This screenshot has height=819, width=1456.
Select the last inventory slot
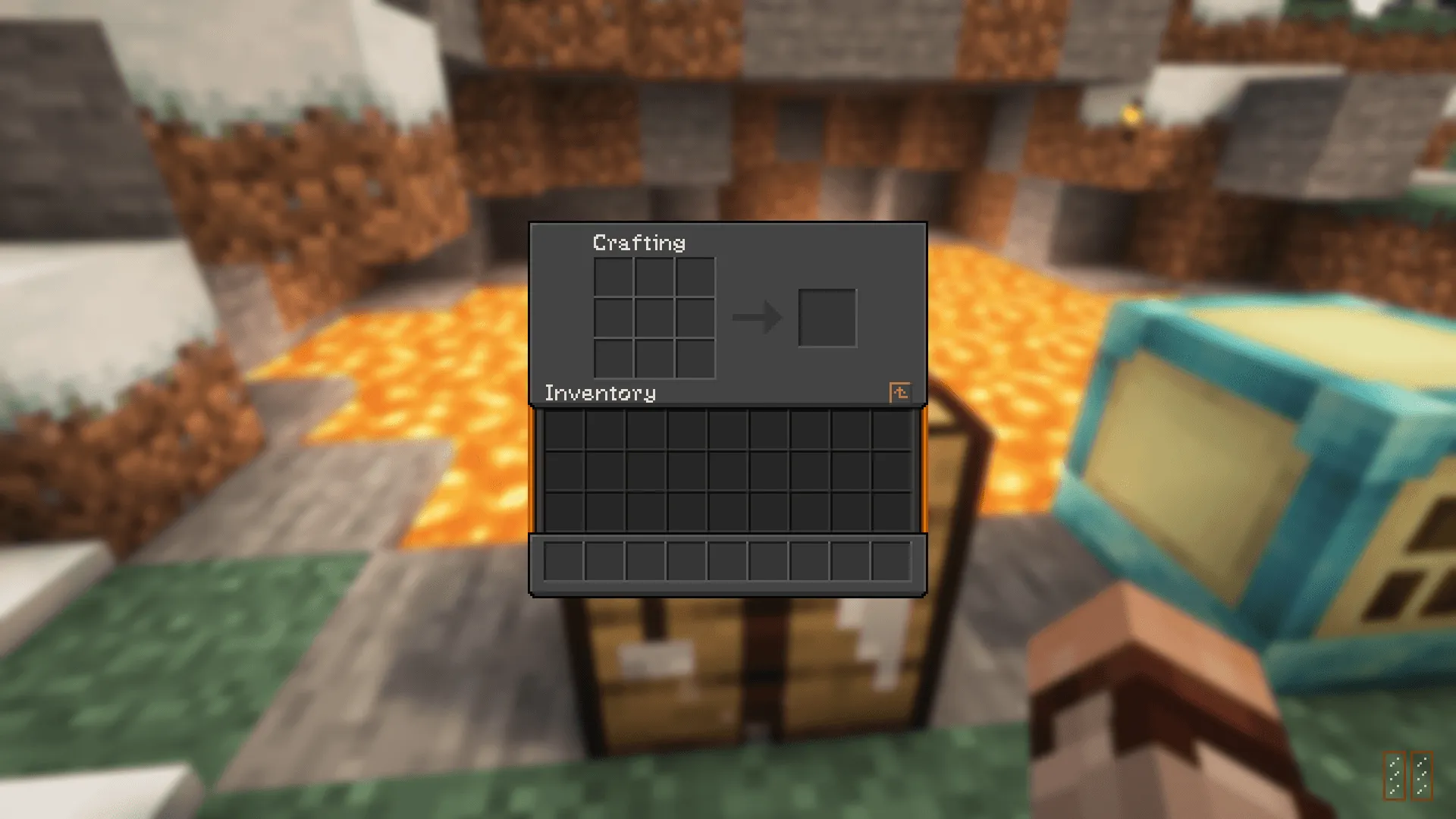click(893, 512)
